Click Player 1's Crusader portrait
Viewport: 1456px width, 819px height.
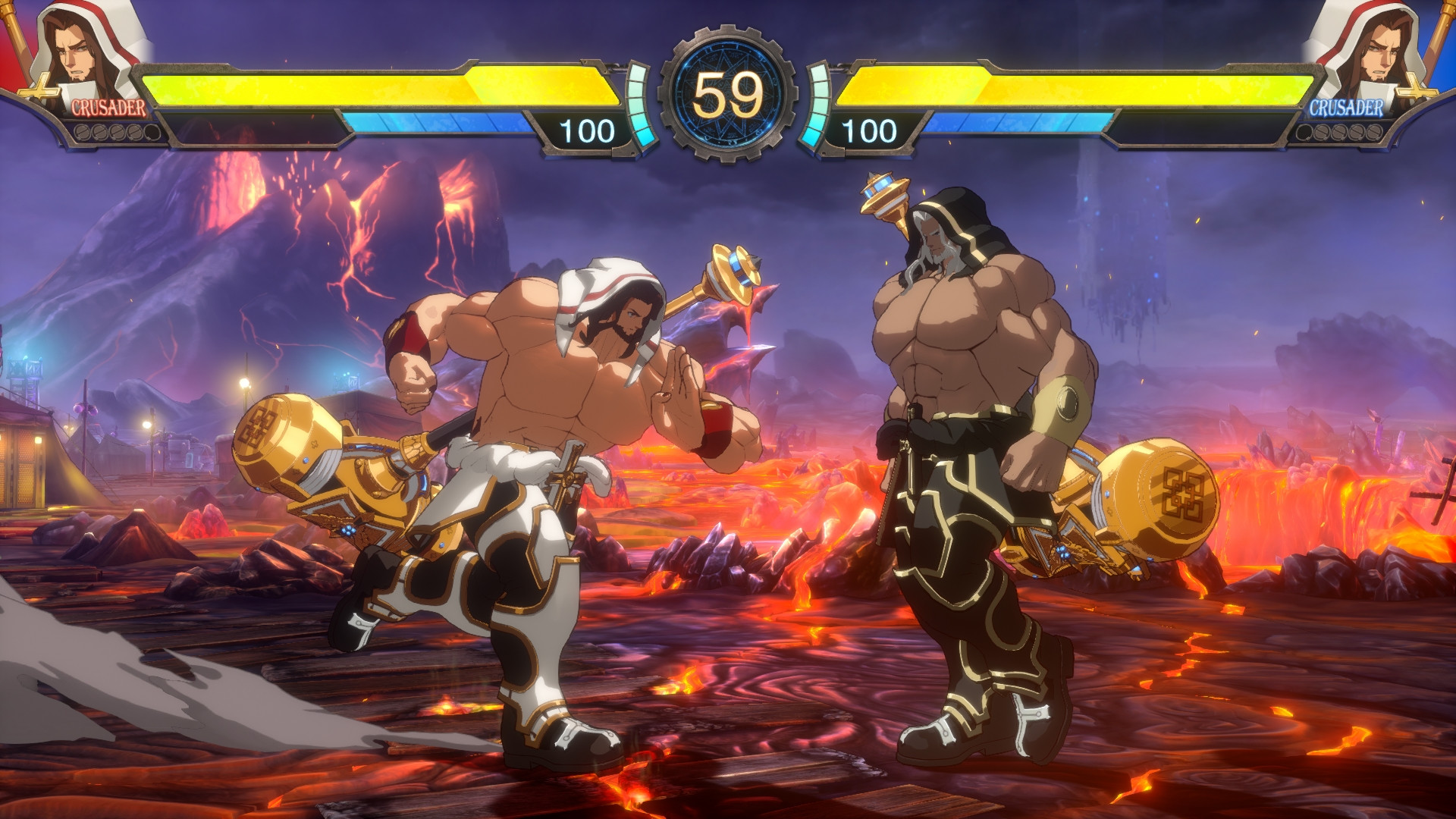[x=76, y=53]
